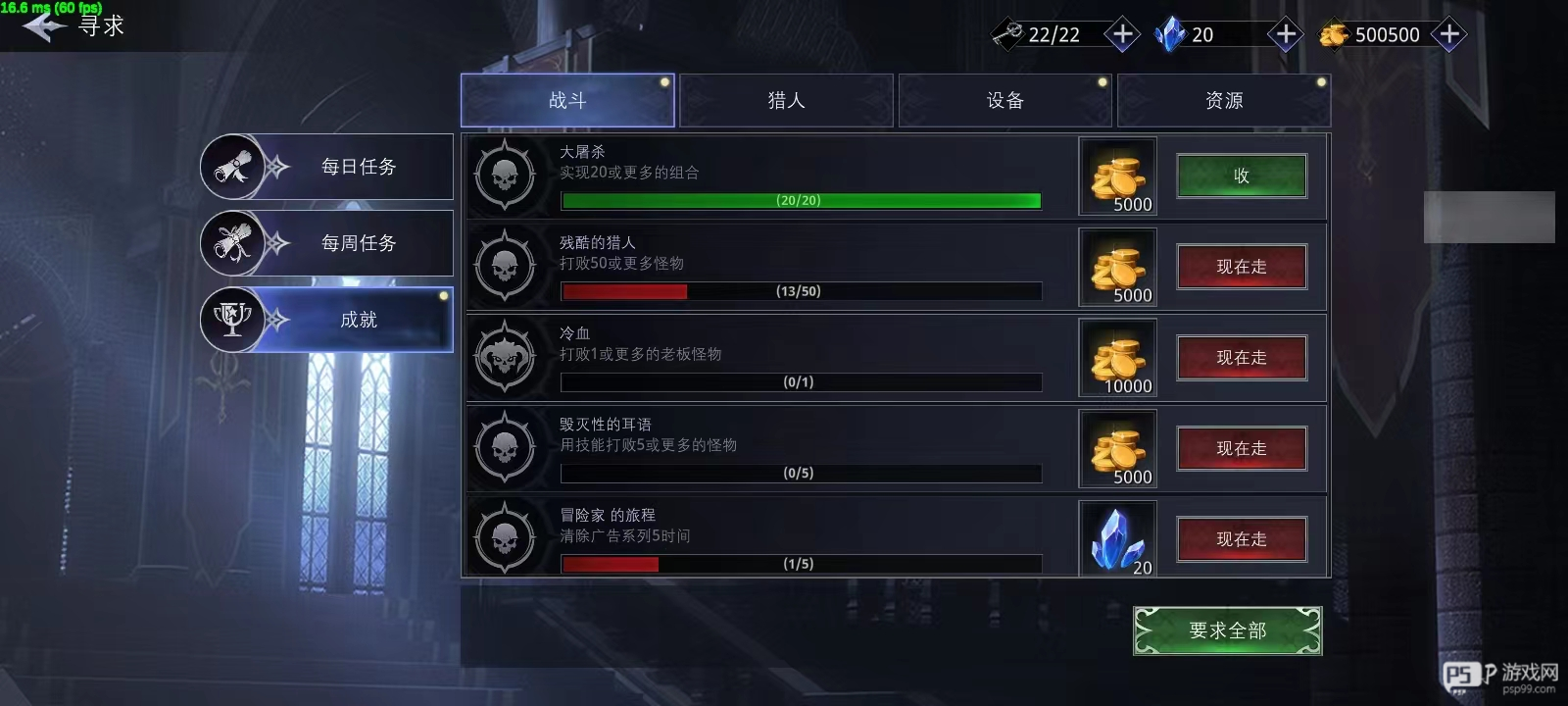This screenshot has width=1568, height=706.
Task: Click the skull icon for 大屠杀
Action: click(x=506, y=176)
